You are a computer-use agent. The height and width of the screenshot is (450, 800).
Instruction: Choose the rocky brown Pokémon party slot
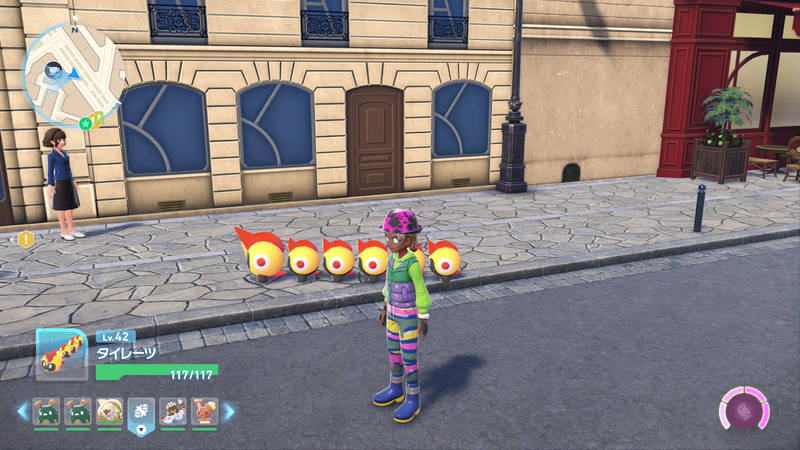[x=172, y=410]
